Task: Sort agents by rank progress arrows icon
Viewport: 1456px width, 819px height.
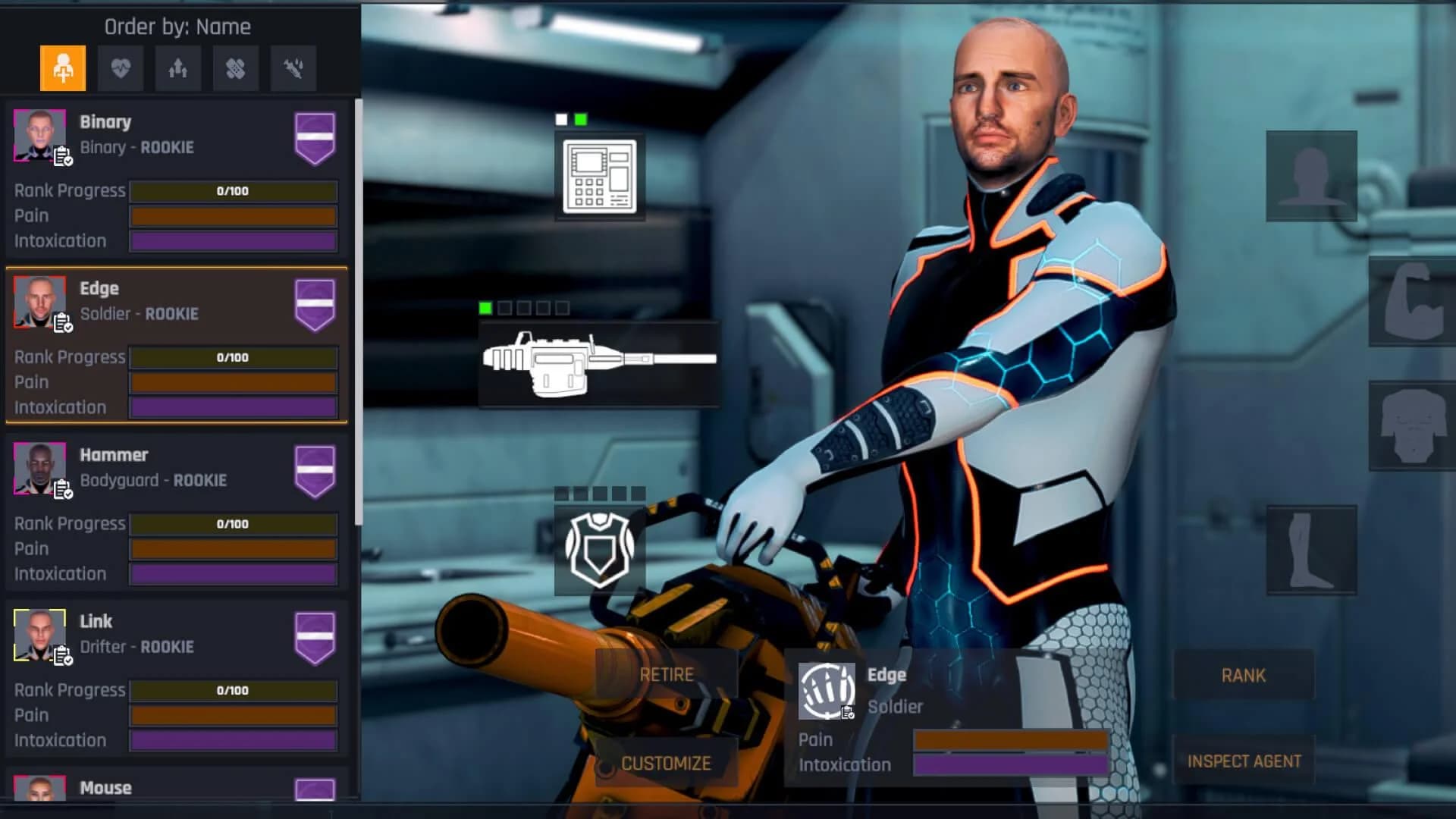Action: (x=178, y=68)
